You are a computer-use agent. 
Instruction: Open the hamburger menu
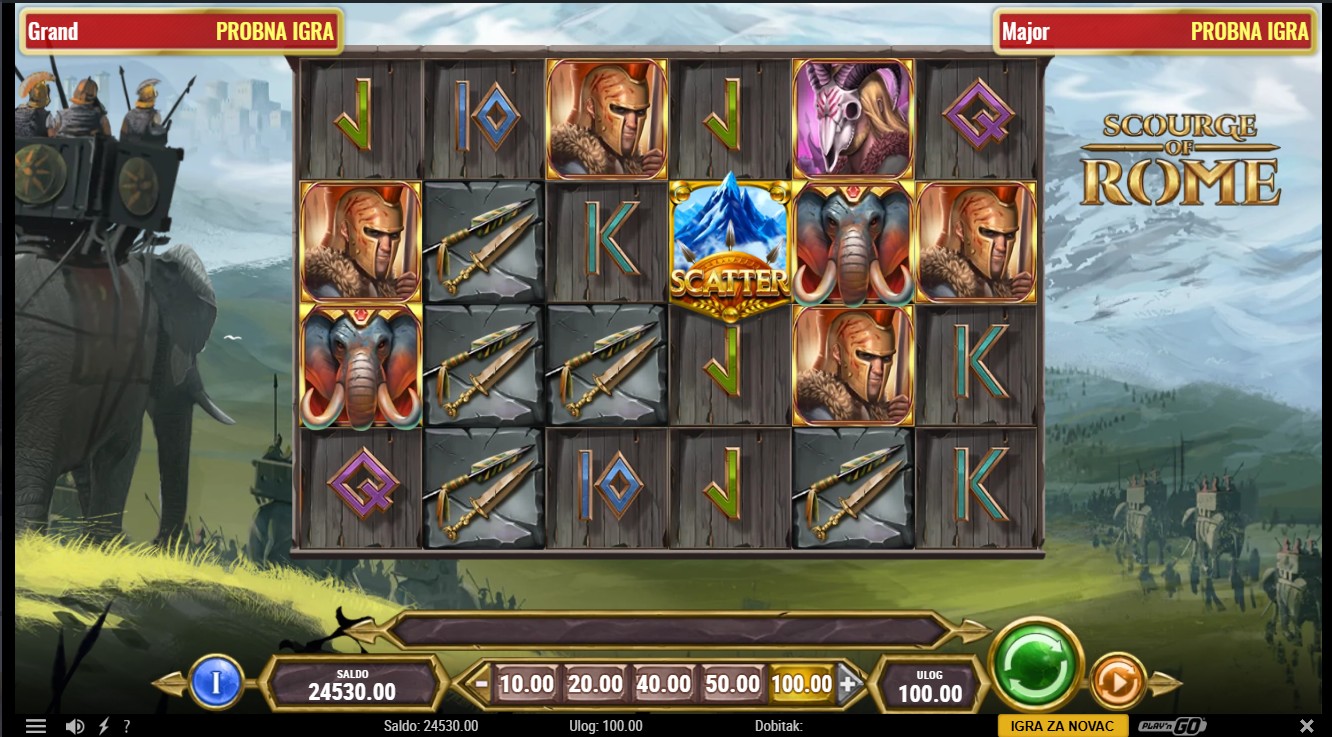coord(36,726)
